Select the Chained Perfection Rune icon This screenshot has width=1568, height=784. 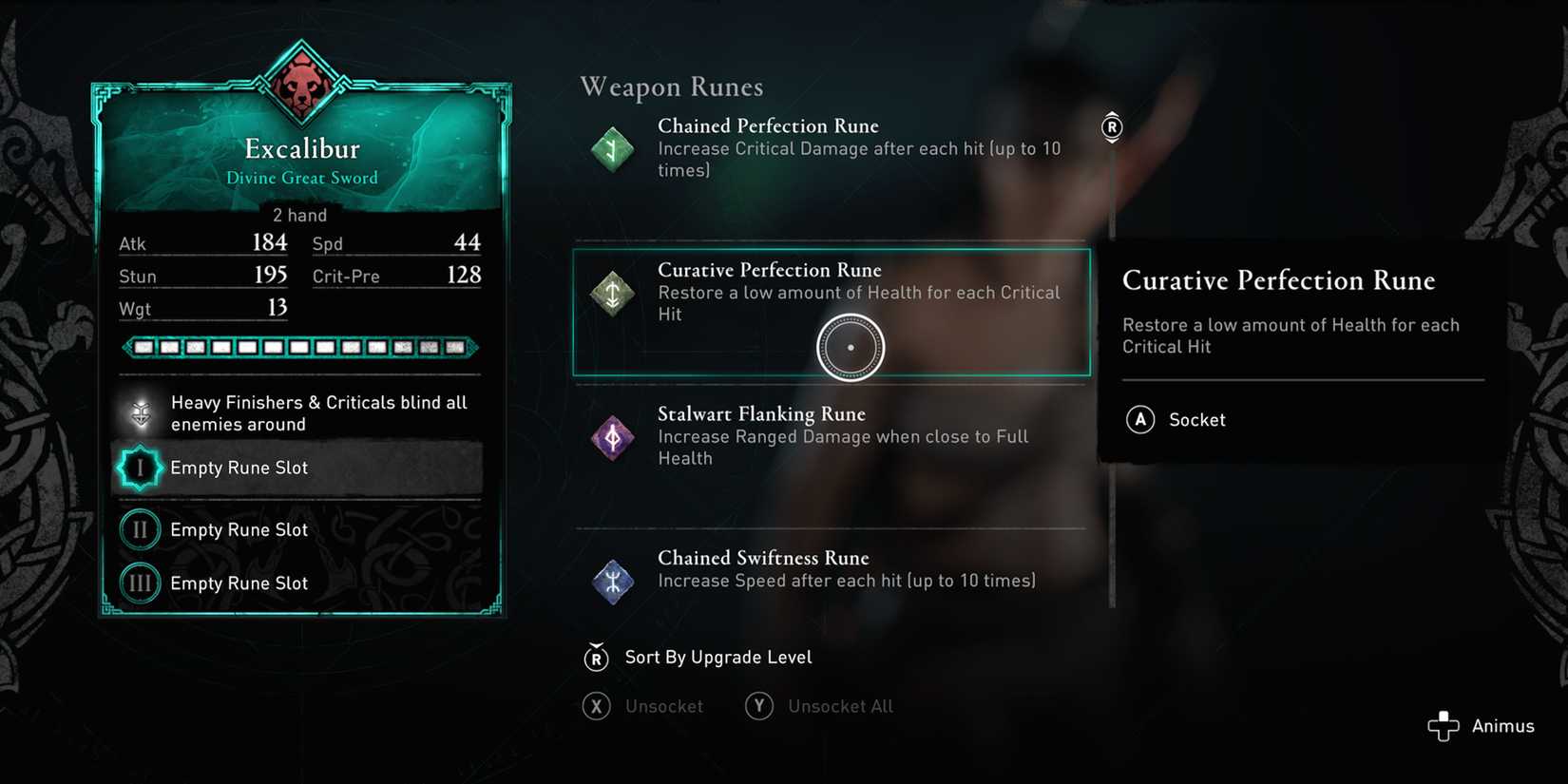point(612,149)
